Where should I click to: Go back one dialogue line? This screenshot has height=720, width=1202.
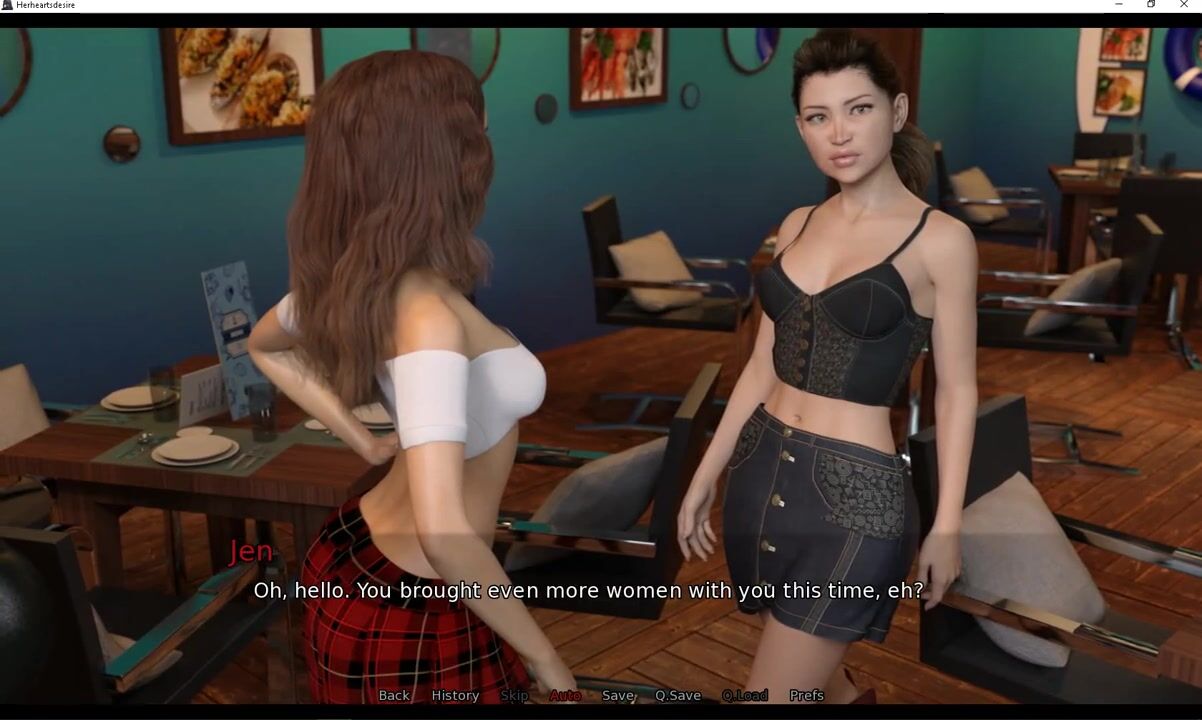pos(394,695)
